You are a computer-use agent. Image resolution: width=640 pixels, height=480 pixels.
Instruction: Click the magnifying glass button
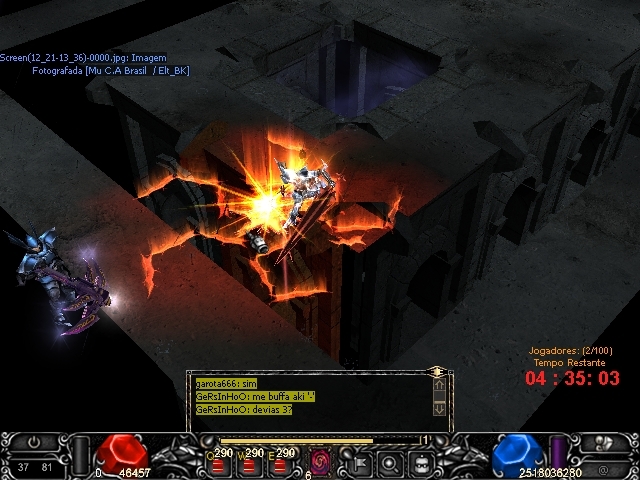click(x=391, y=463)
